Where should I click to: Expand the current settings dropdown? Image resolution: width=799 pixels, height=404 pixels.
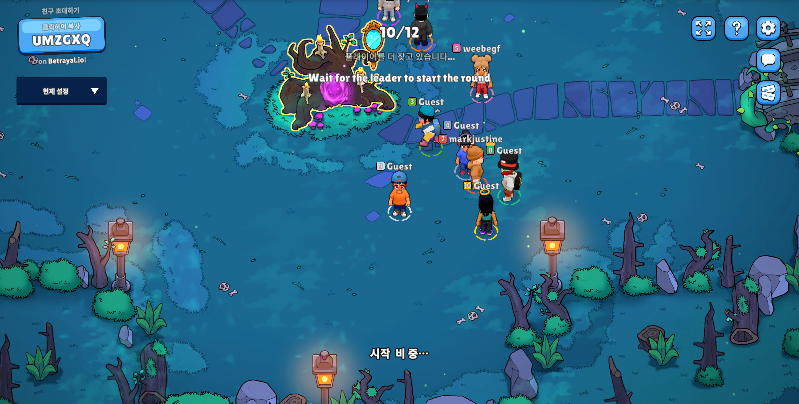pyautogui.click(x=61, y=91)
